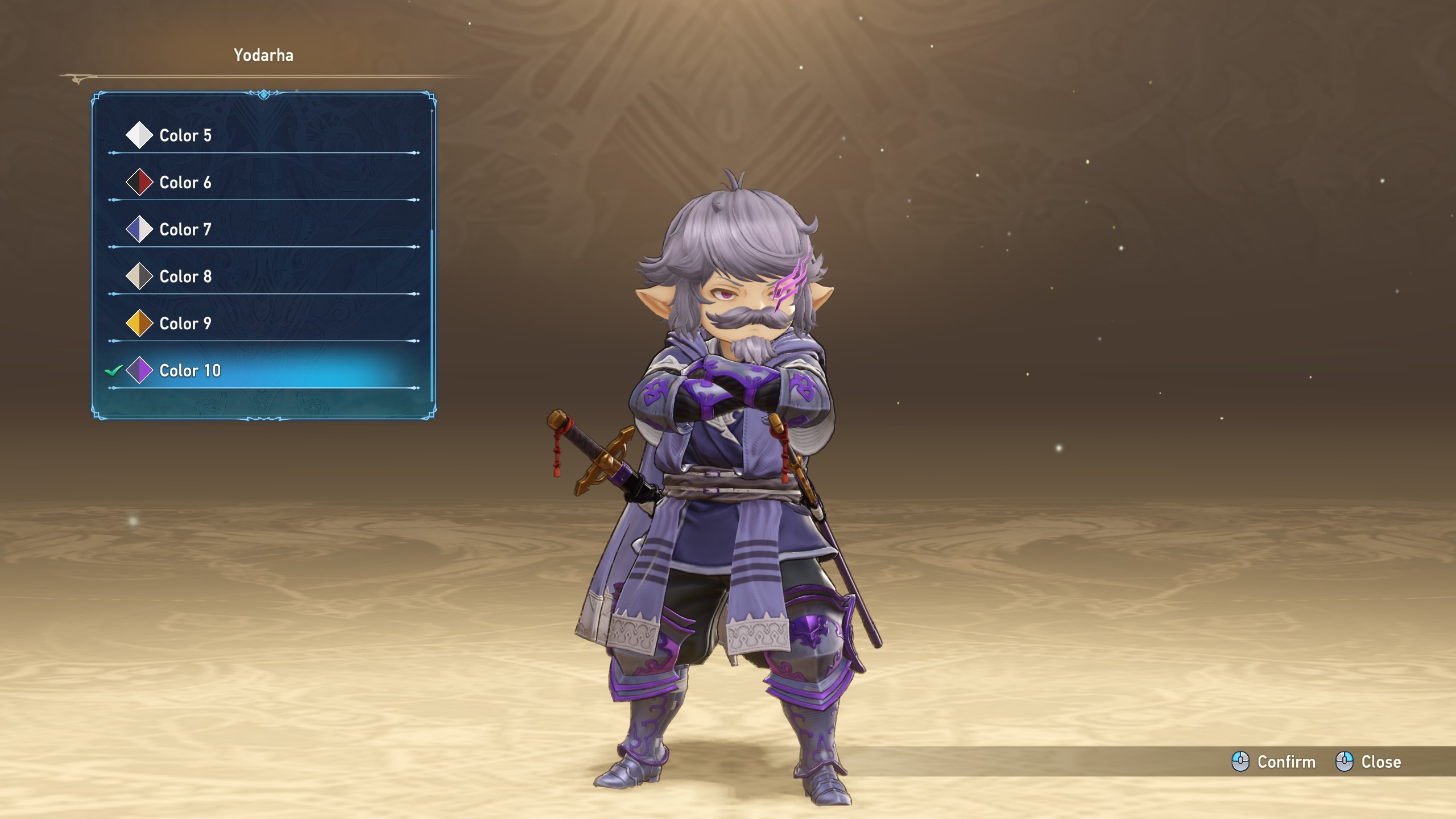
Task: Close the color selection screen
Action: click(x=1368, y=762)
